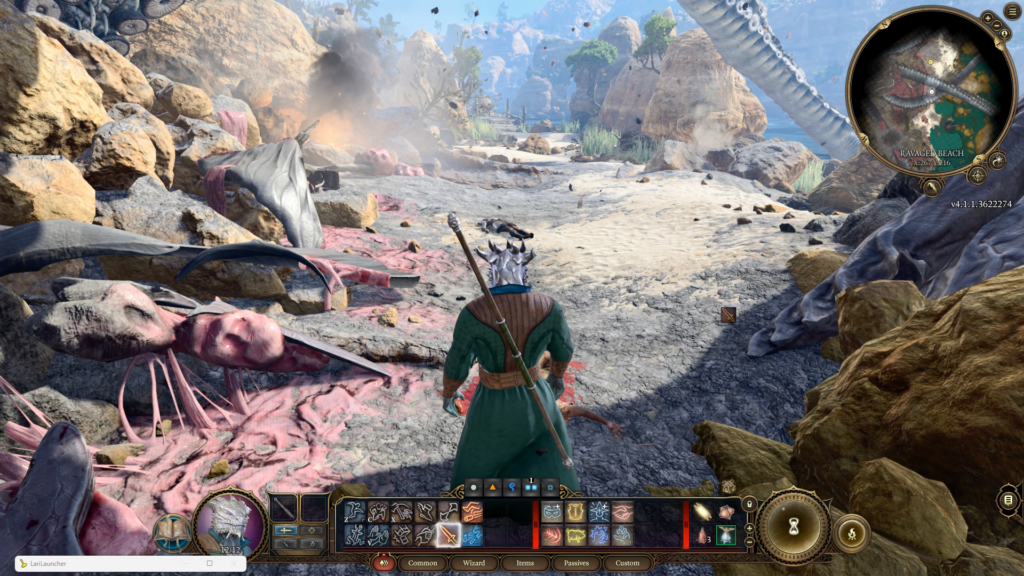Select the Custom hotbar tab
This screenshot has width=1024, height=576.
click(x=627, y=563)
